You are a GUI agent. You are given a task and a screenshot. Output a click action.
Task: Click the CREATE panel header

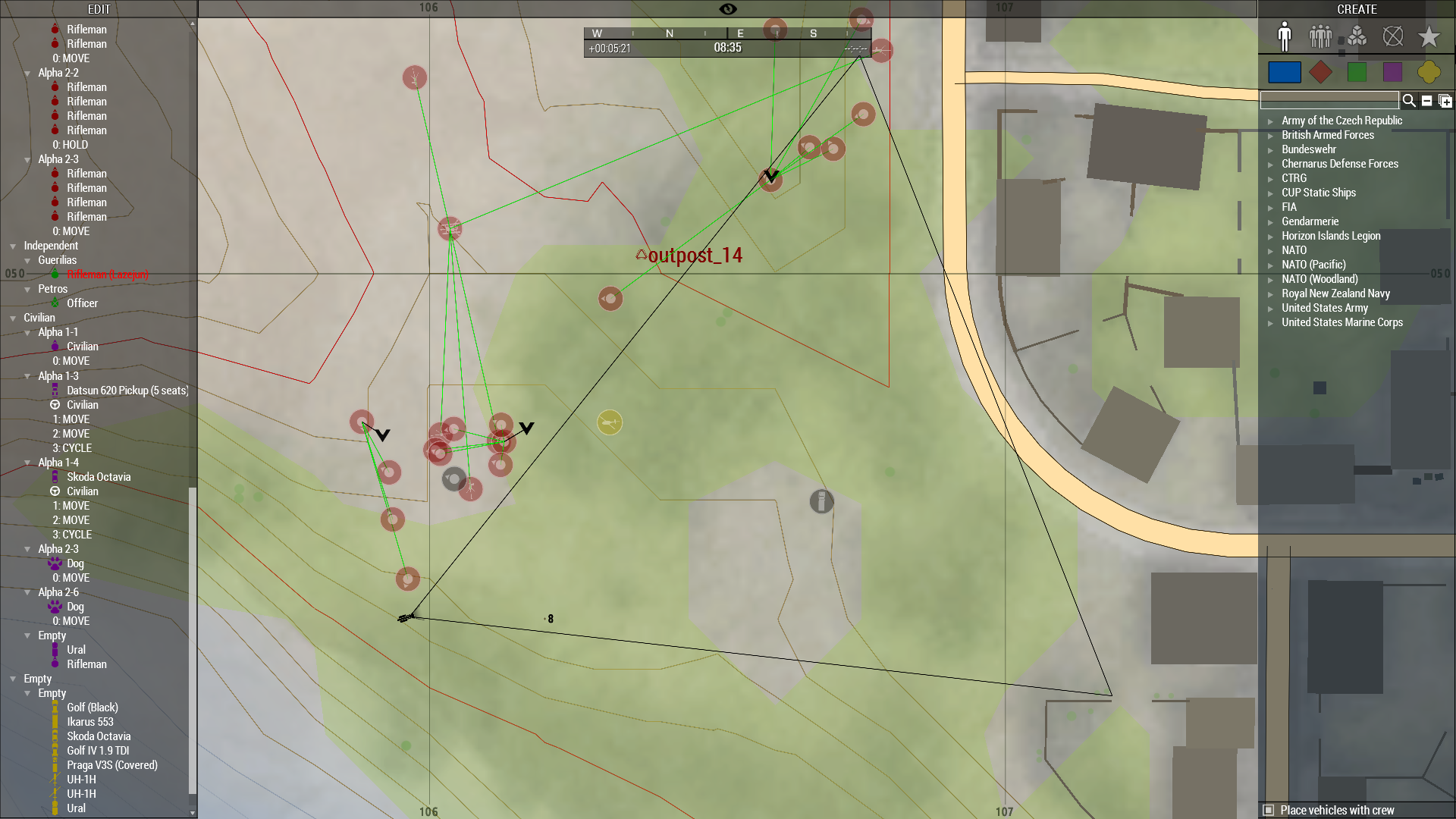pos(1357,9)
